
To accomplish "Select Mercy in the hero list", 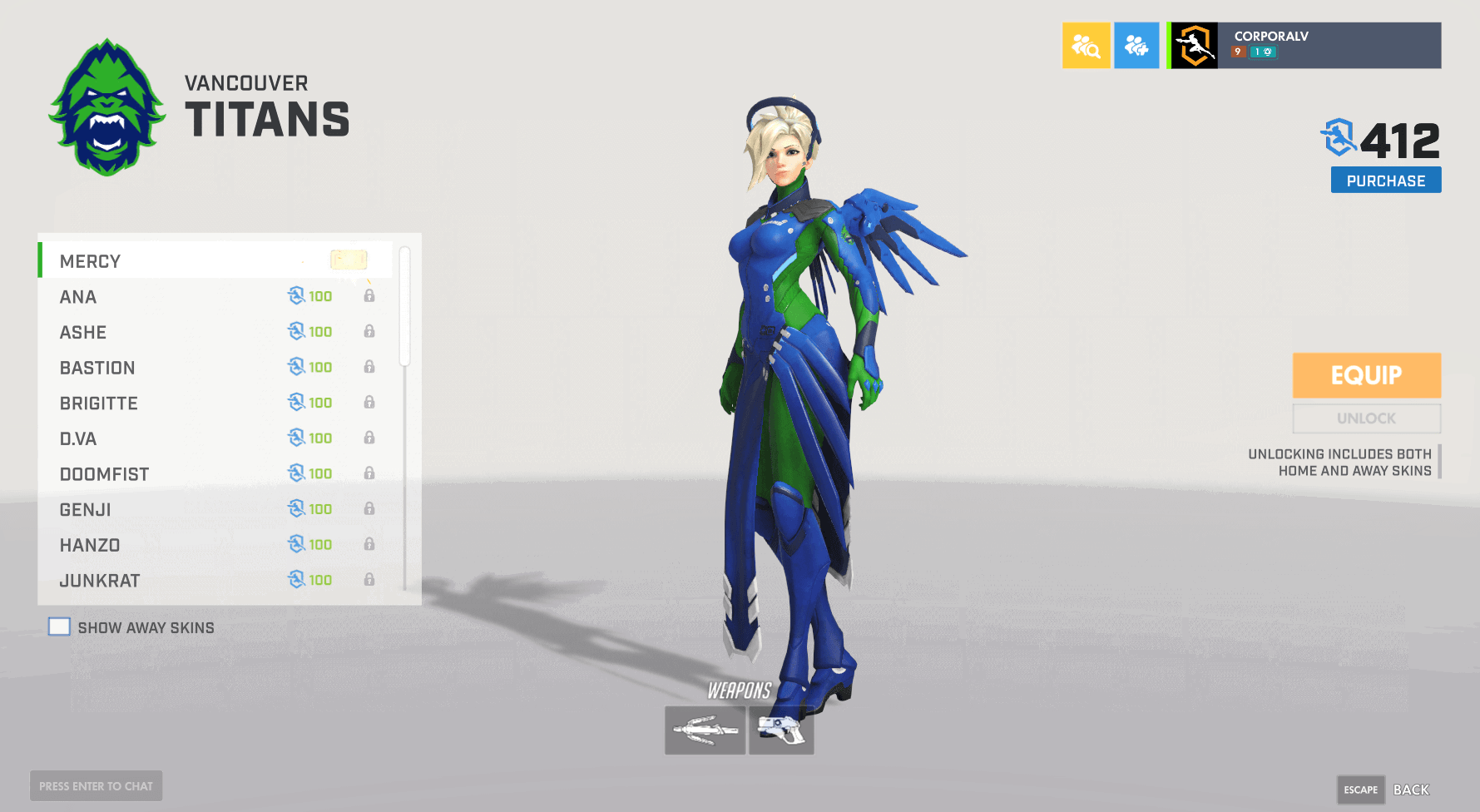I will tap(215, 261).
